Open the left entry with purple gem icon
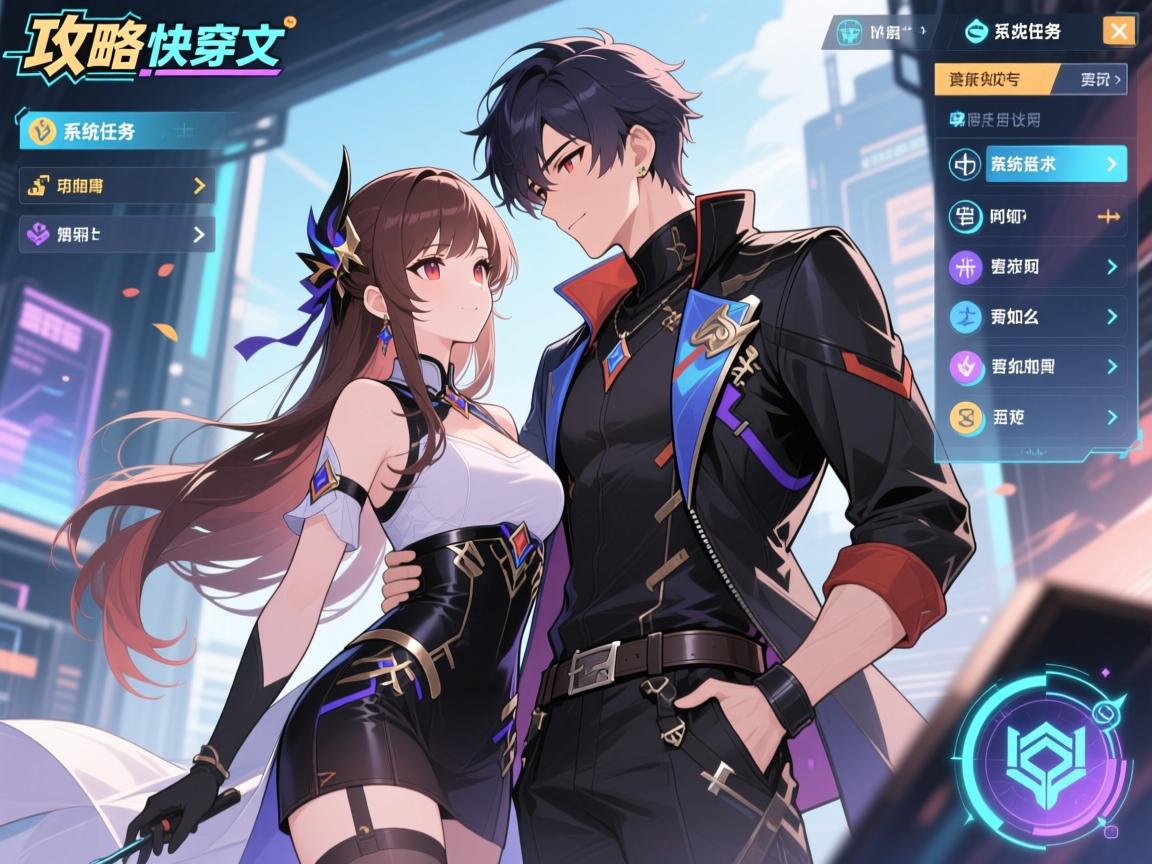 (117, 235)
